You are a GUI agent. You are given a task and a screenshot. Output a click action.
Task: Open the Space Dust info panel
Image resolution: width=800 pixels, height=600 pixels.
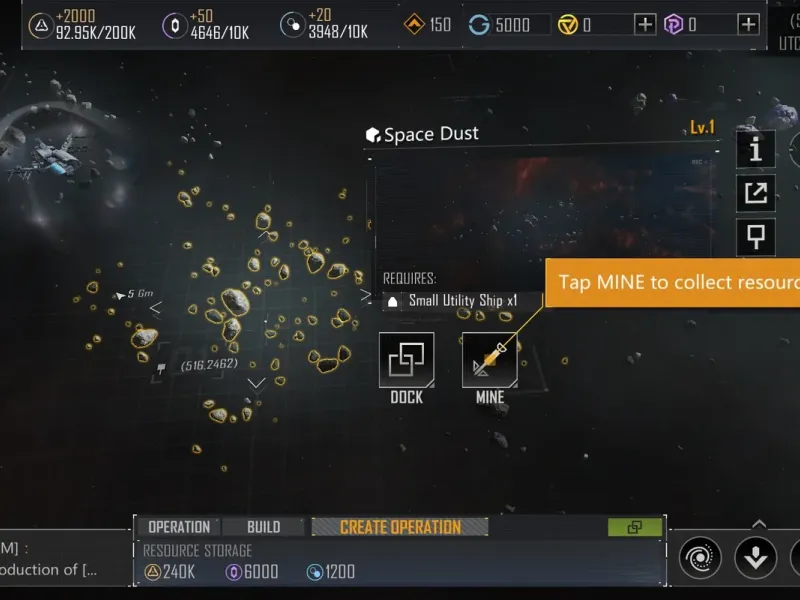756,149
